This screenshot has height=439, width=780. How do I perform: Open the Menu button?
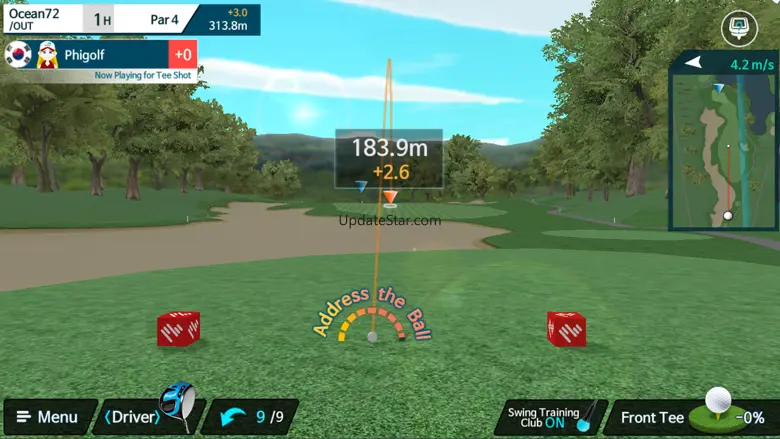(x=47, y=417)
